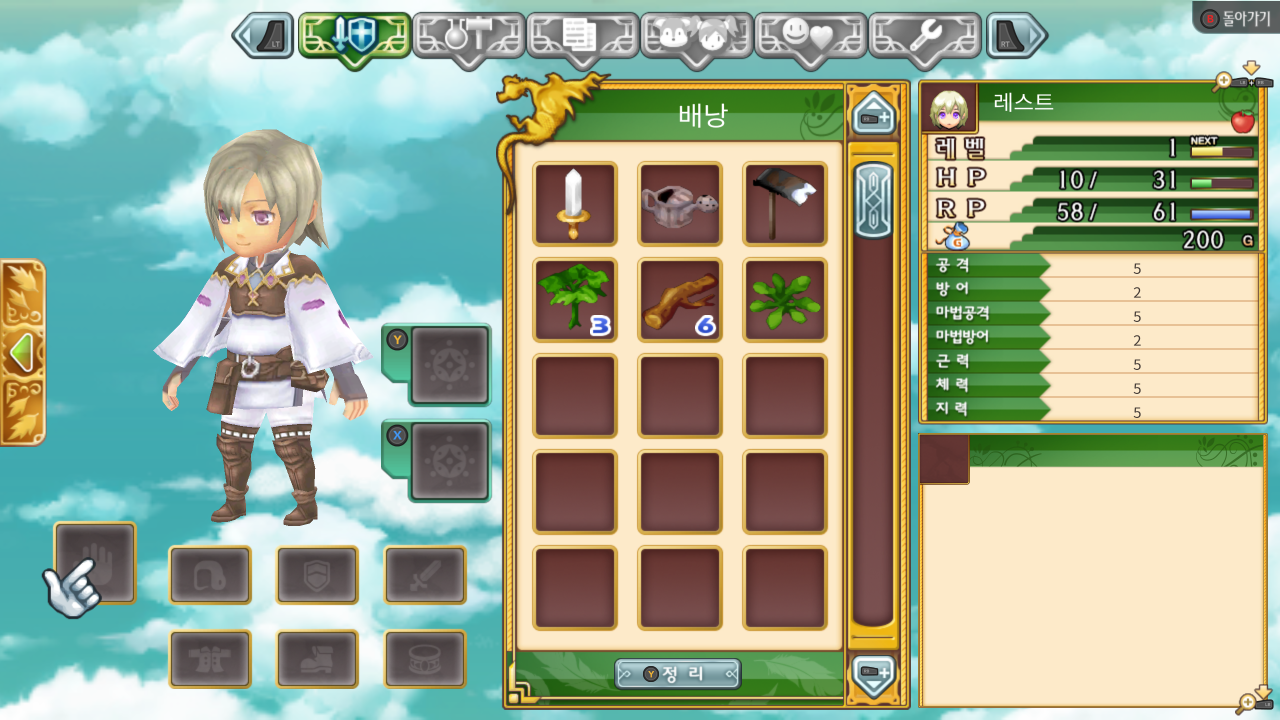Viewport: 1280px width, 720px height.
Task: Show the smiley and heart friendship tab
Action: [x=810, y=37]
